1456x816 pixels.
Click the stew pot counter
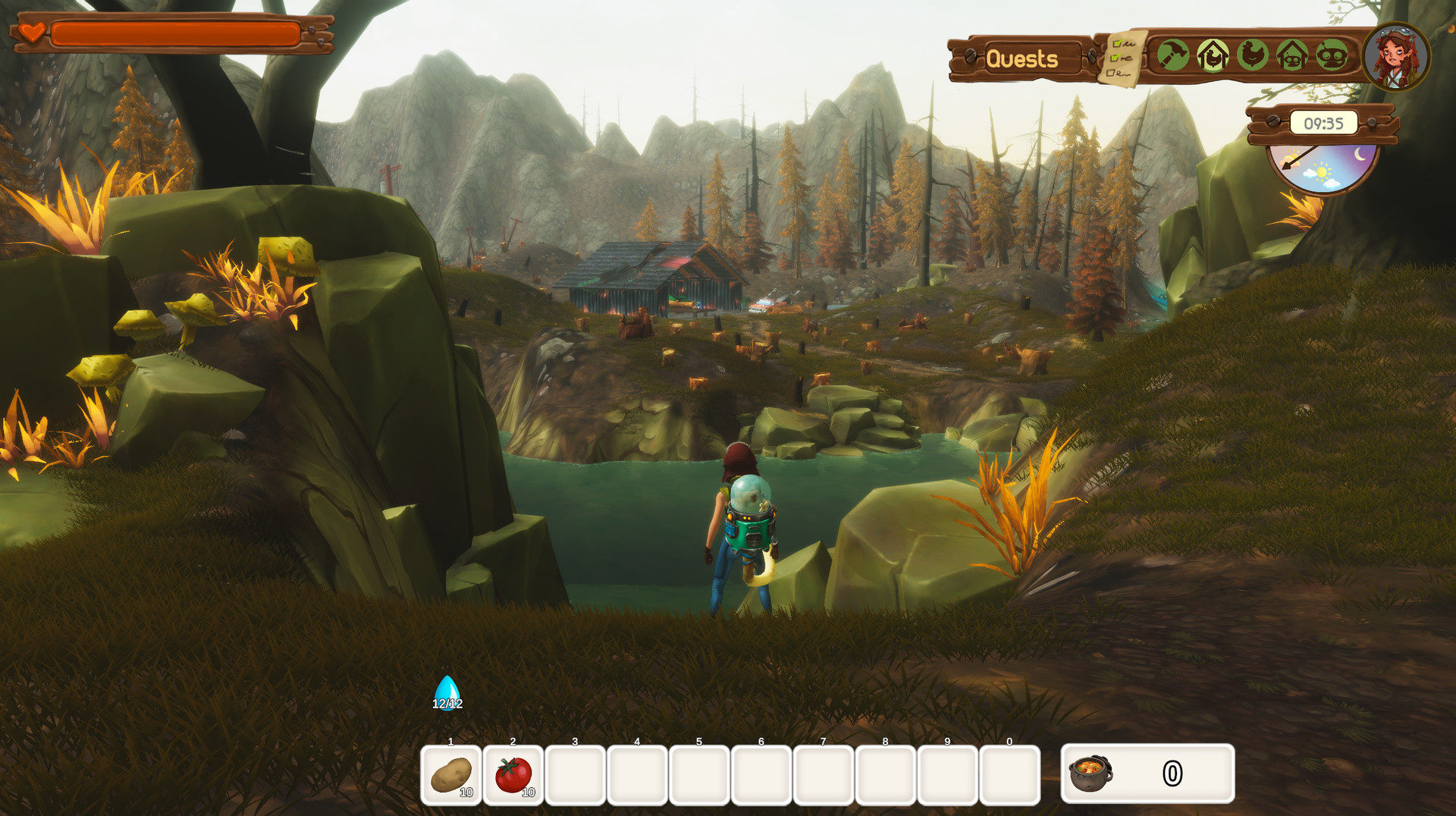pos(1147,774)
